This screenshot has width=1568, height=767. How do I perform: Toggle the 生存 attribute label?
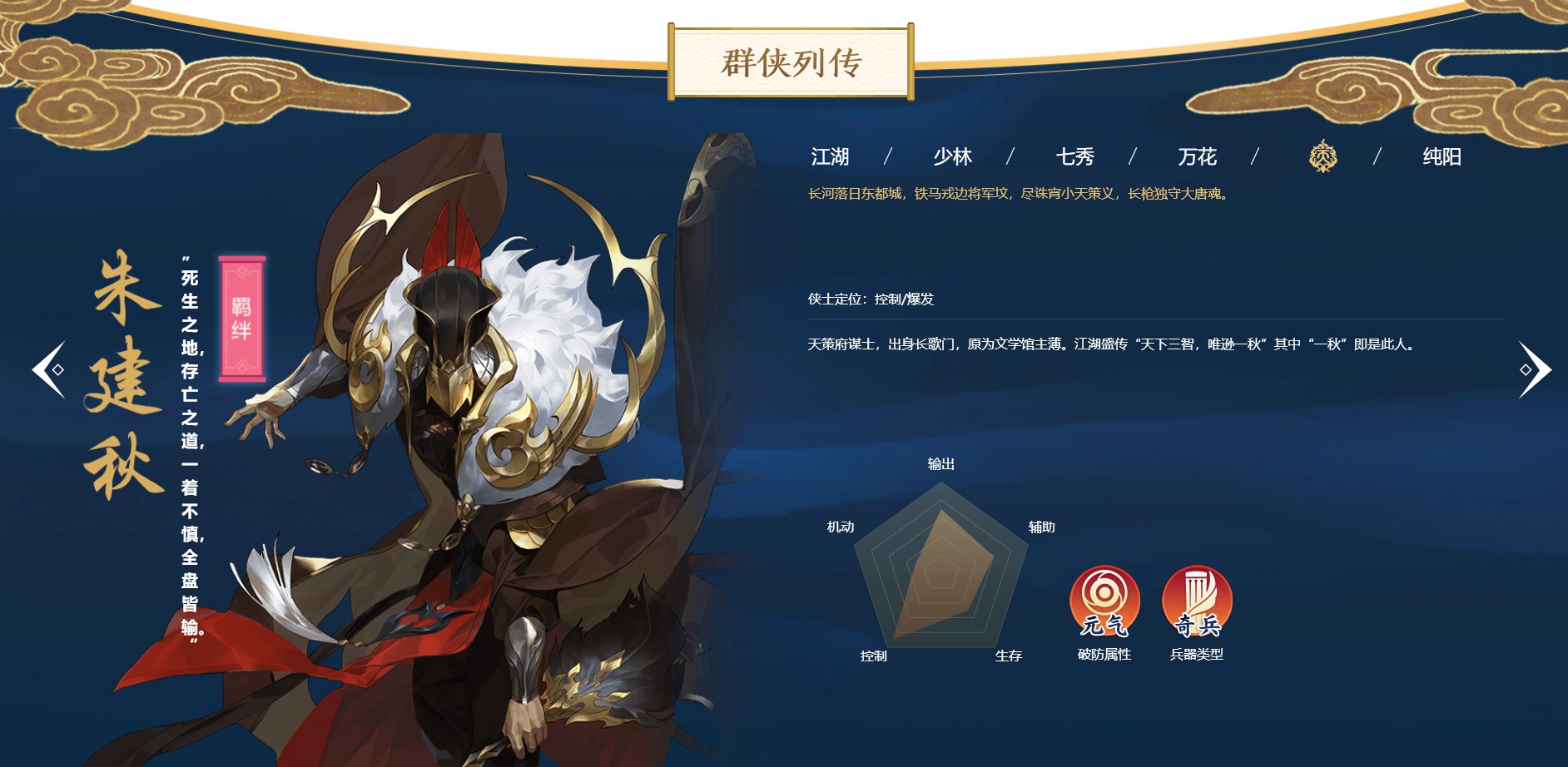(x=1007, y=656)
